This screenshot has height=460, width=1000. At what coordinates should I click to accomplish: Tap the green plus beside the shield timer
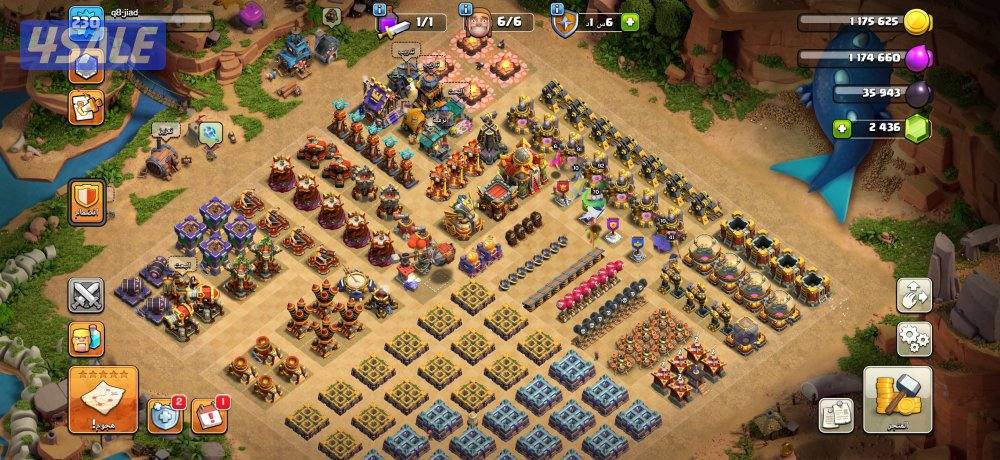[630, 22]
